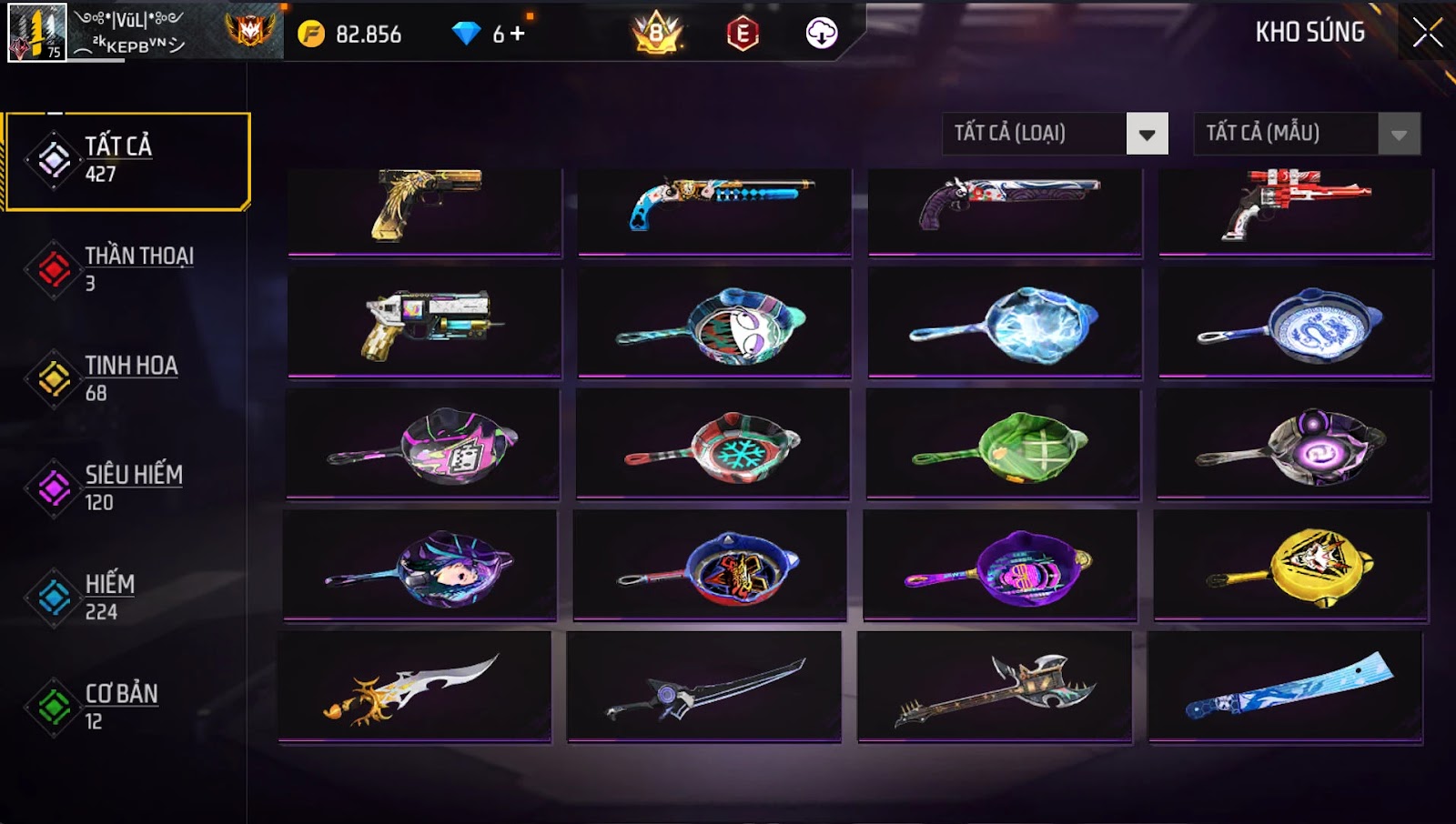Add diamonds with the plus button

(518, 34)
